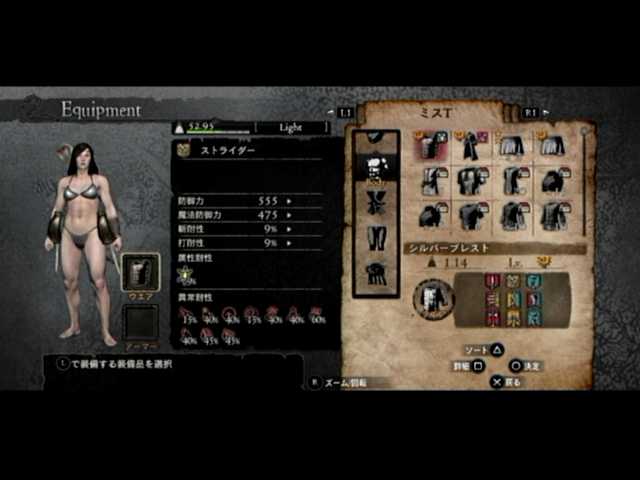Open the cloak category tab
This screenshot has width=640, height=480.
pyautogui.click(x=378, y=272)
